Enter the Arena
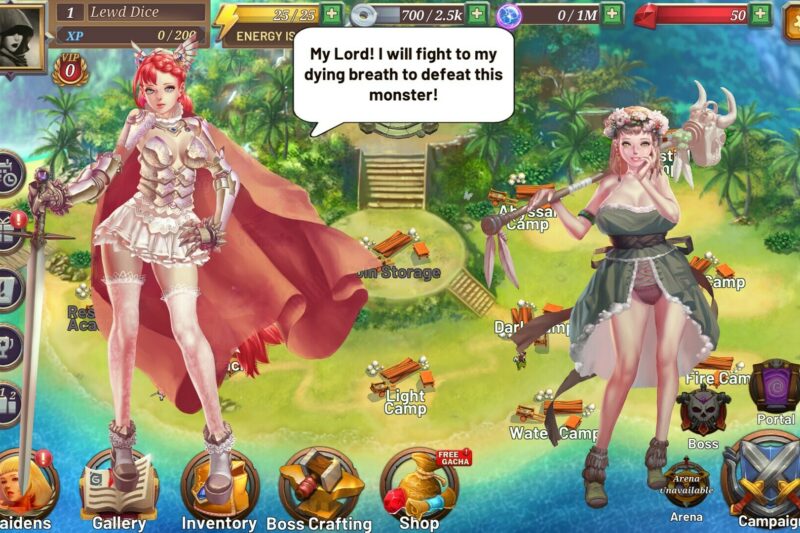The height and width of the screenshot is (533, 800). 686,486
